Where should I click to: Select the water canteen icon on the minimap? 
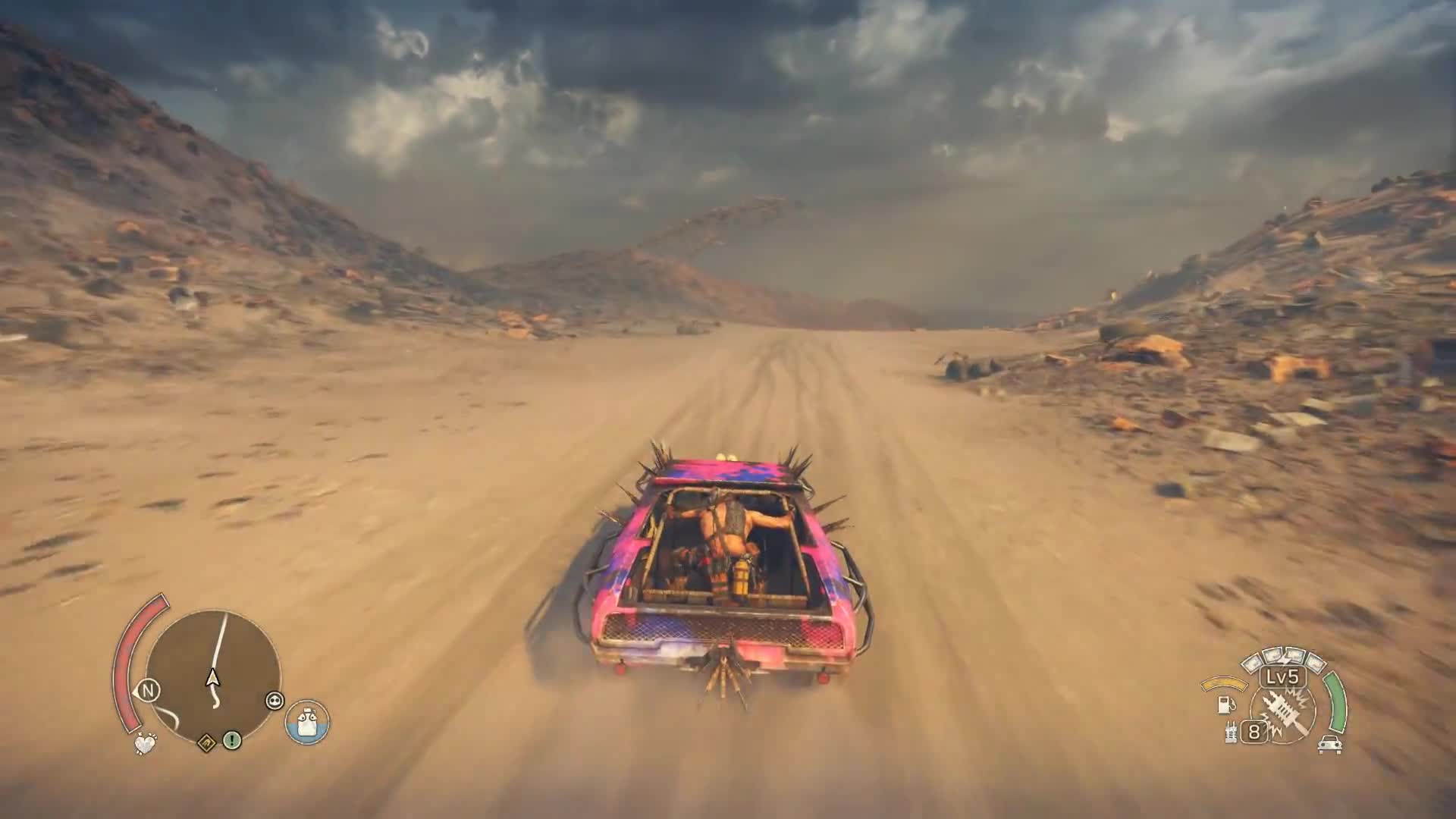point(307,723)
